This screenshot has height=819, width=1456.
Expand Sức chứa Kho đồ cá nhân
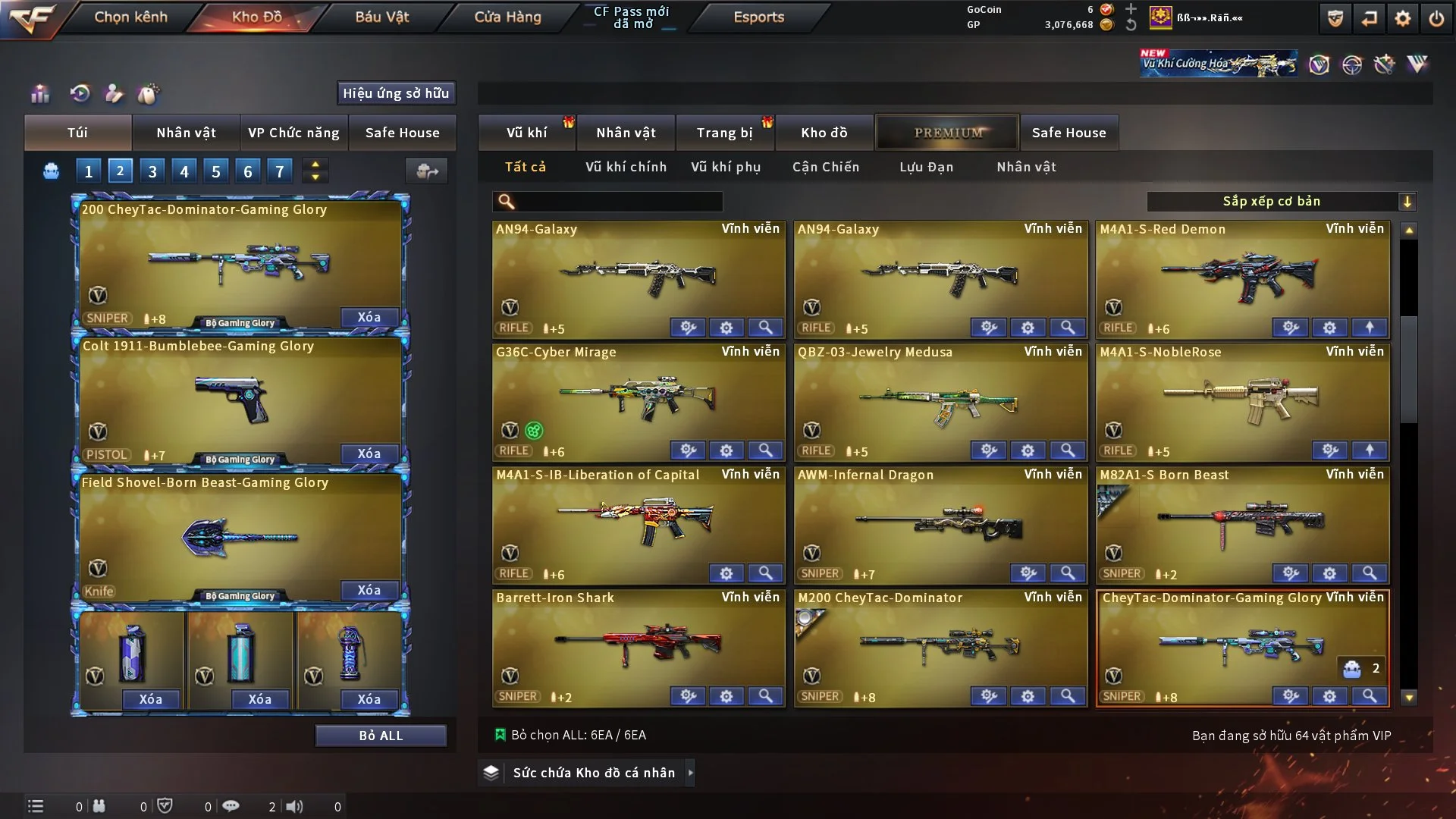click(x=593, y=773)
